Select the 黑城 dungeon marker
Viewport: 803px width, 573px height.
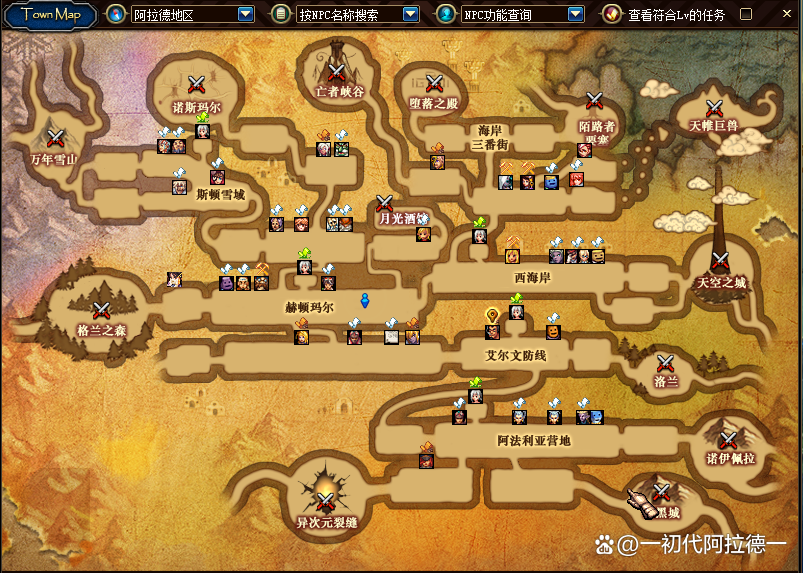pos(661,492)
